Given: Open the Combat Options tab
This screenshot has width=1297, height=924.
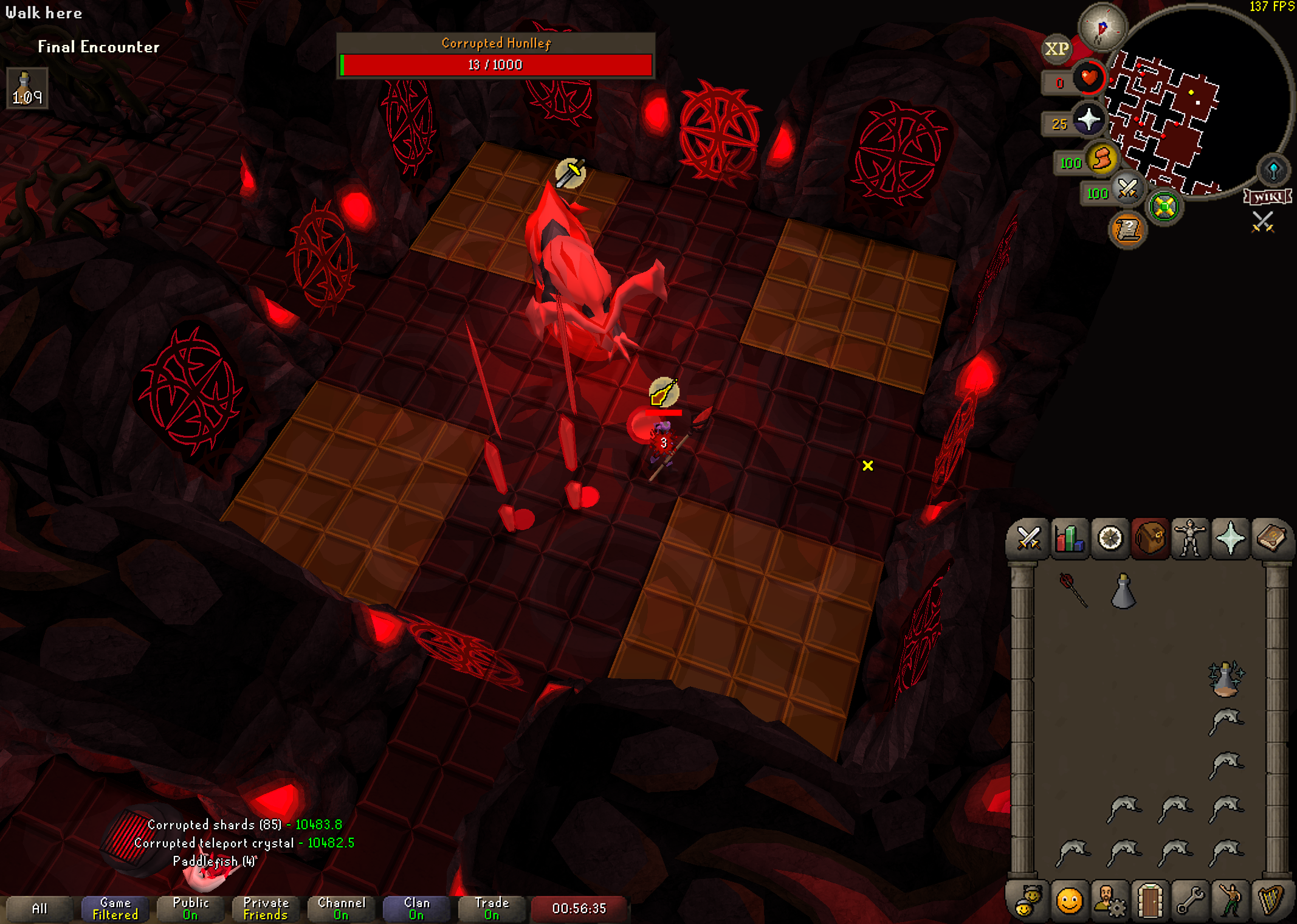Looking at the screenshot, I should (1028, 539).
